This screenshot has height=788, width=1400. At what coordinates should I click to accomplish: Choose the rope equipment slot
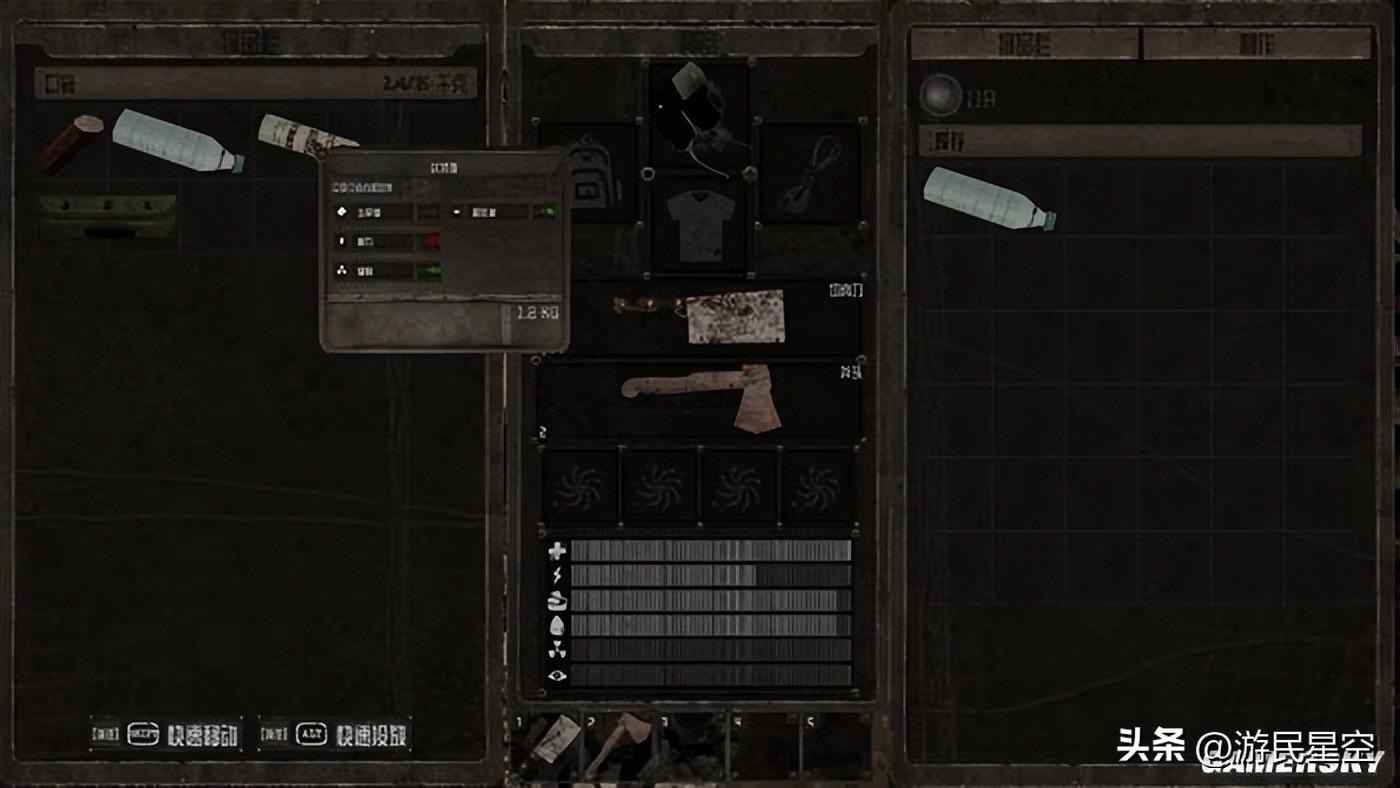[x=808, y=172]
